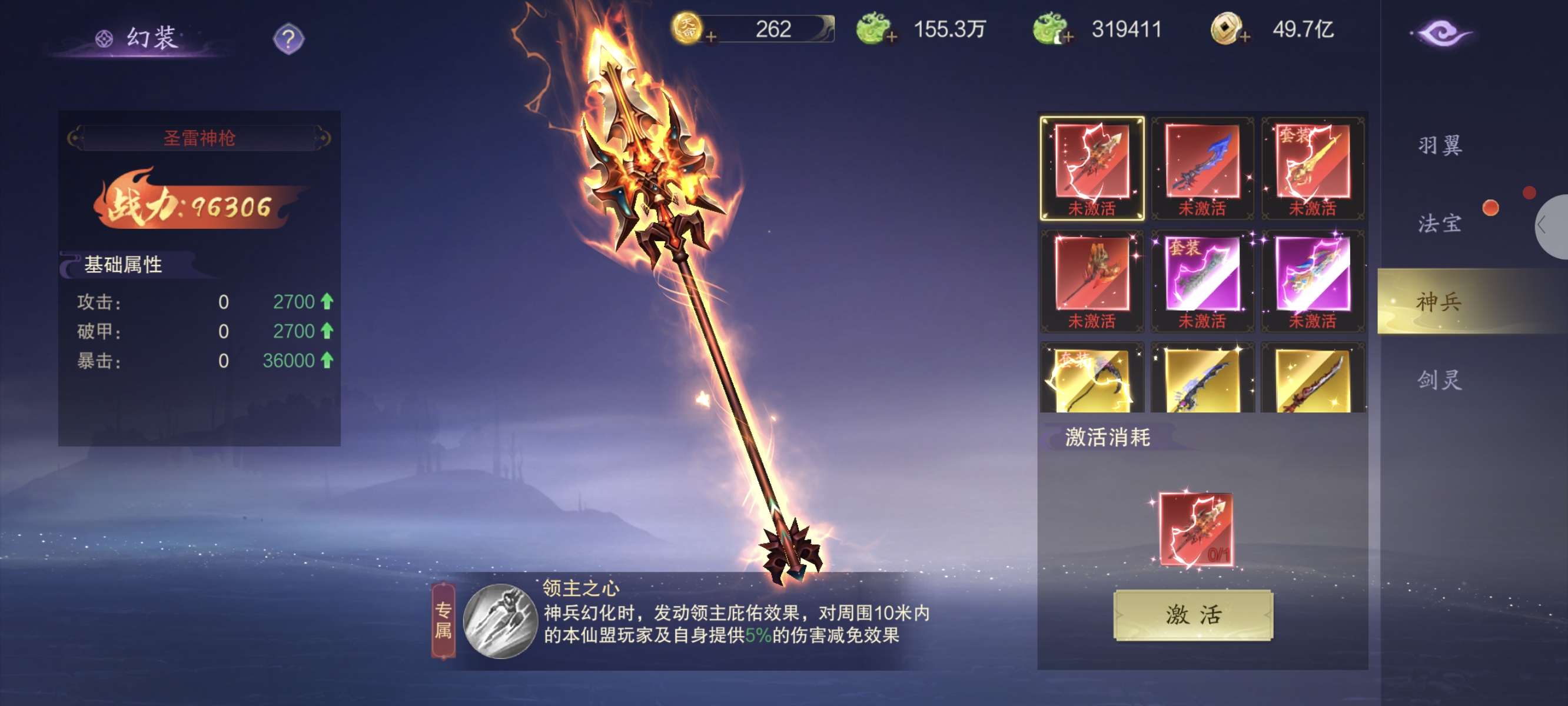Toggle the purple eye view icon

tap(1442, 34)
